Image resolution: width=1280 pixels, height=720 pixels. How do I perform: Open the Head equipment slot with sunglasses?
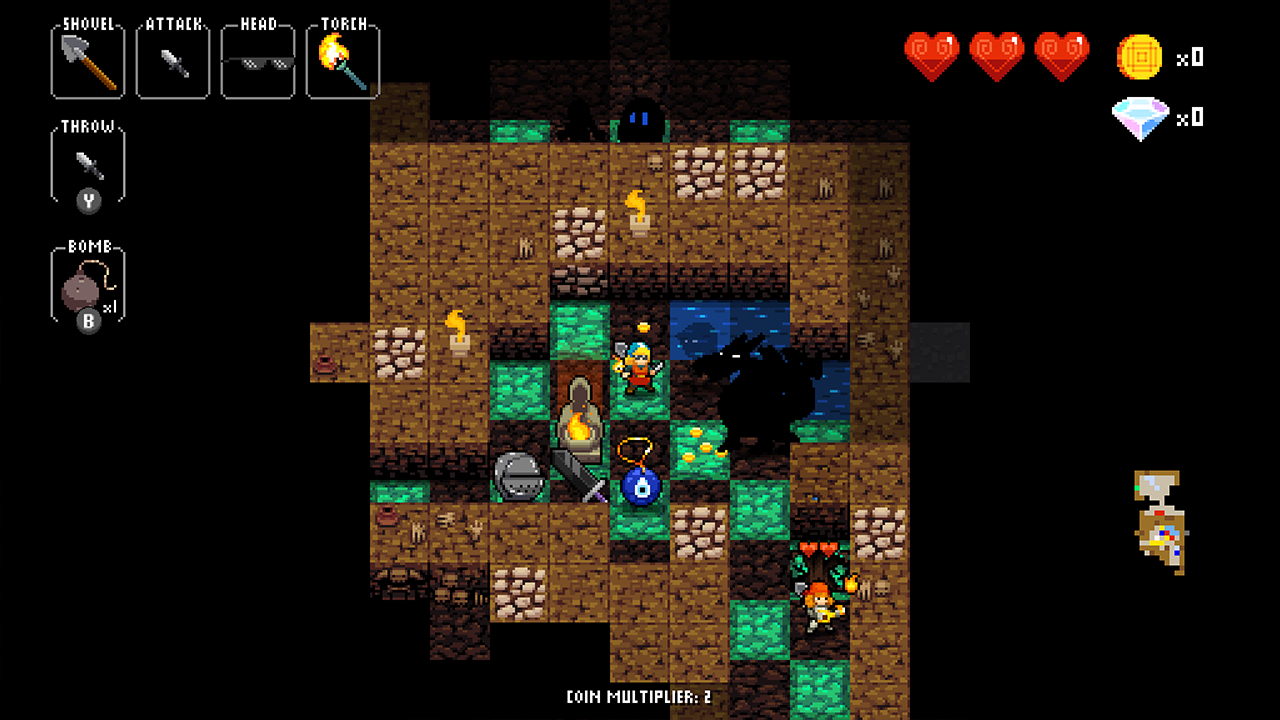tap(257, 60)
